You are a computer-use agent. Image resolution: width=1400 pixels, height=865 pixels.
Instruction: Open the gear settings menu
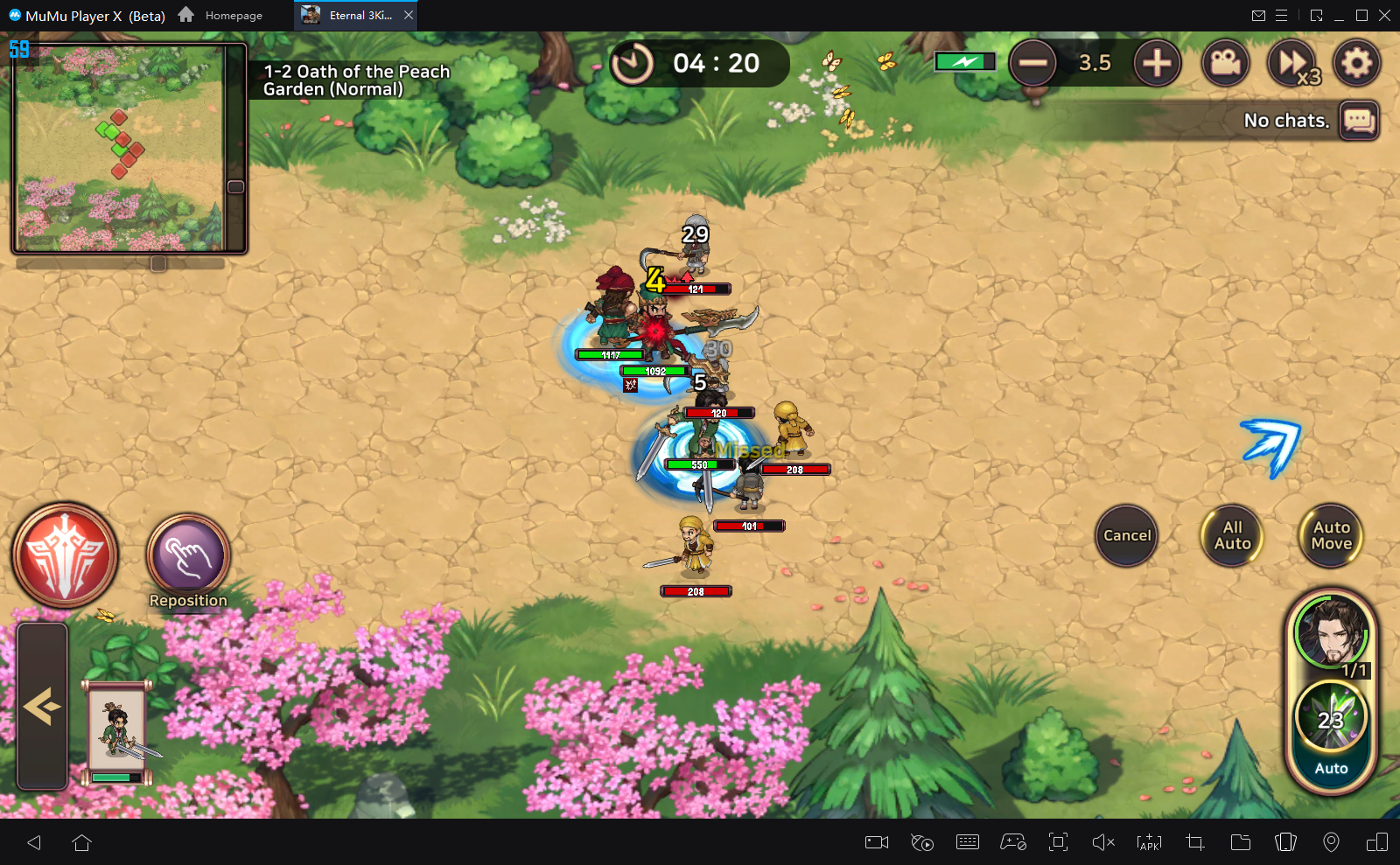point(1356,63)
